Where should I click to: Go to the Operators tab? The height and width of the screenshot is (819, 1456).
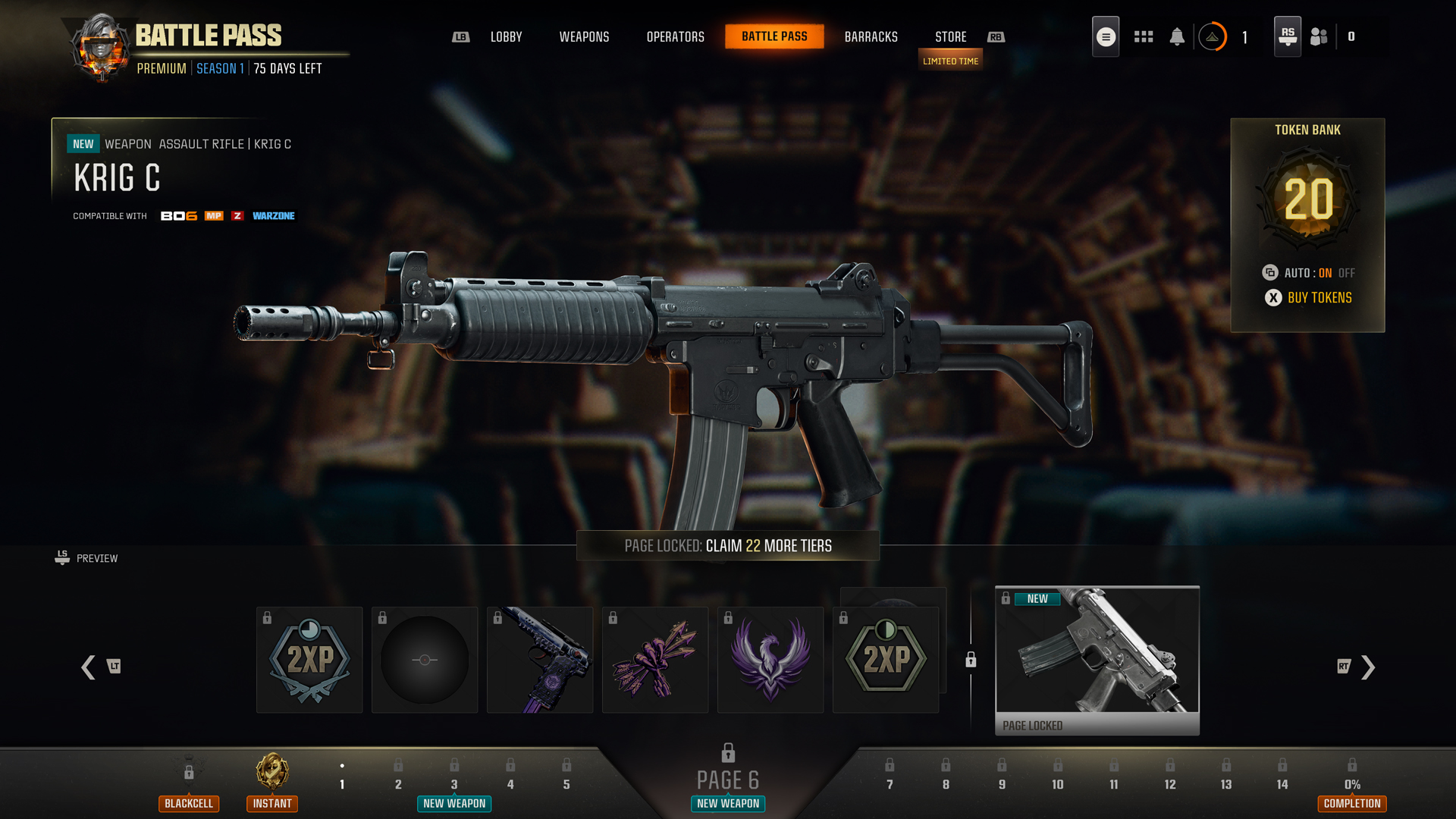(x=675, y=36)
